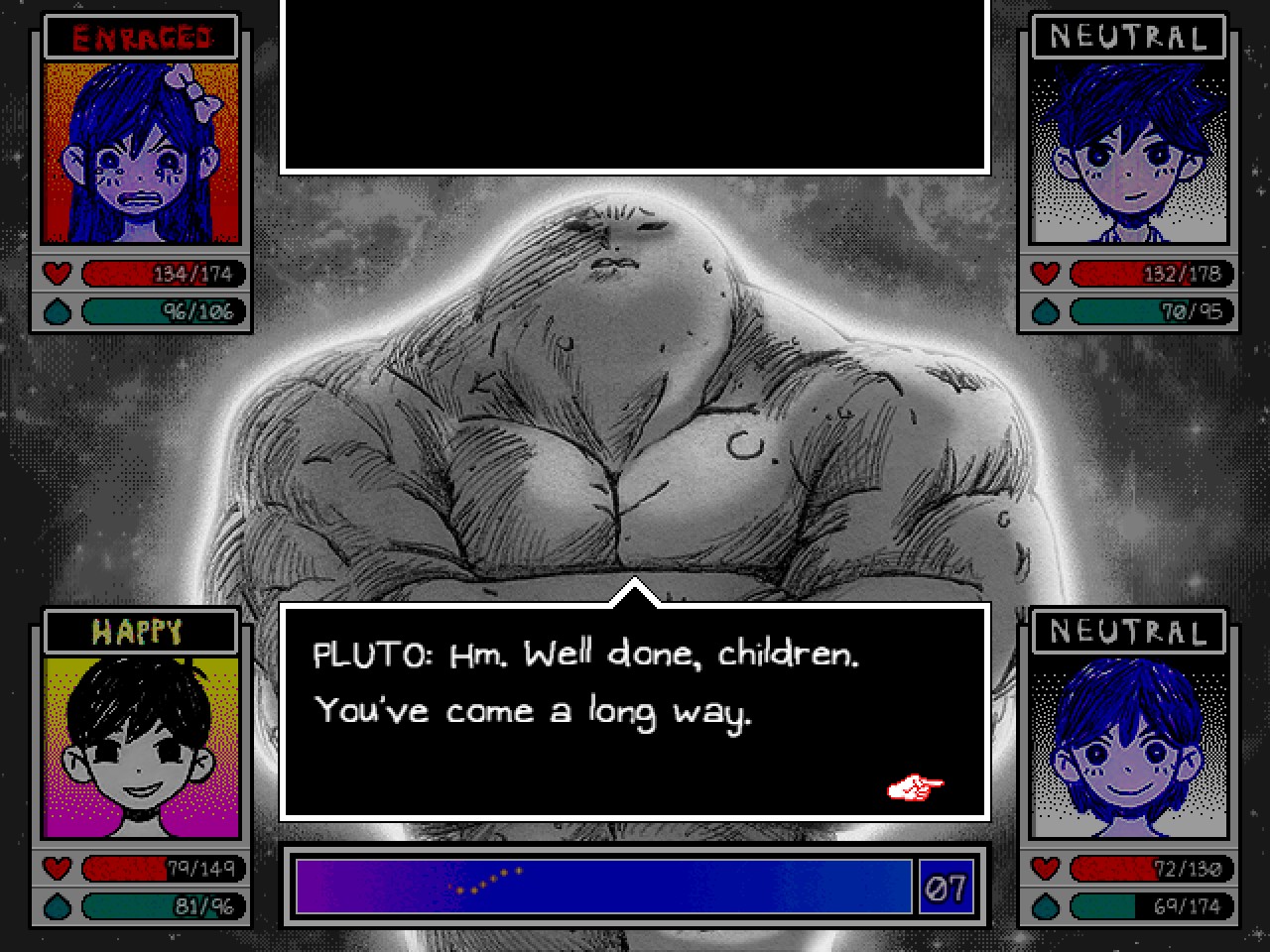Expand the 07 energy counter box
The width and height of the screenshot is (1270, 952).
[948, 889]
